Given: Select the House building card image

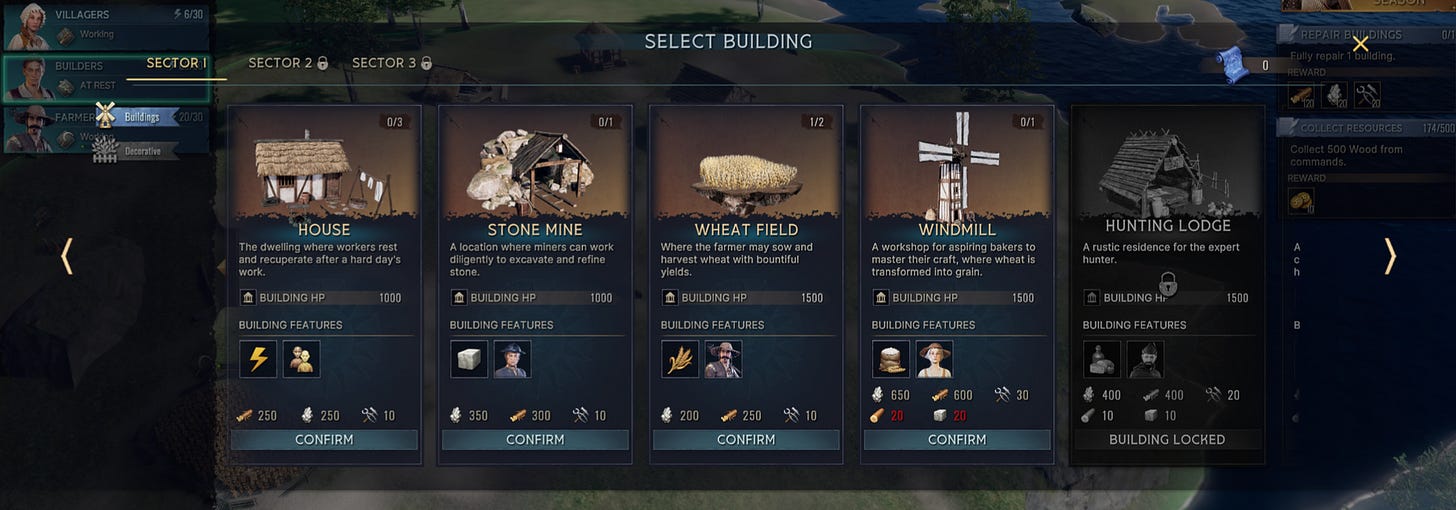Looking at the screenshot, I should coord(324,165).
